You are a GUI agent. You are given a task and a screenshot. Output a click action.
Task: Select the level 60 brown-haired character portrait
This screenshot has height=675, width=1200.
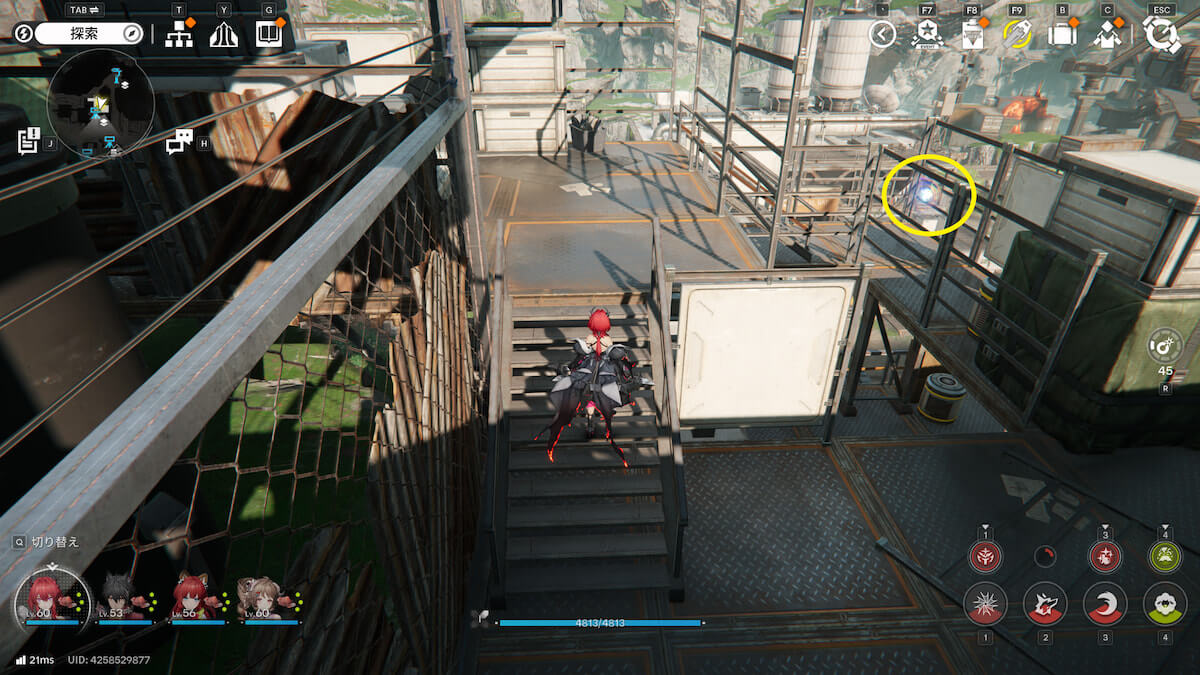260,598
